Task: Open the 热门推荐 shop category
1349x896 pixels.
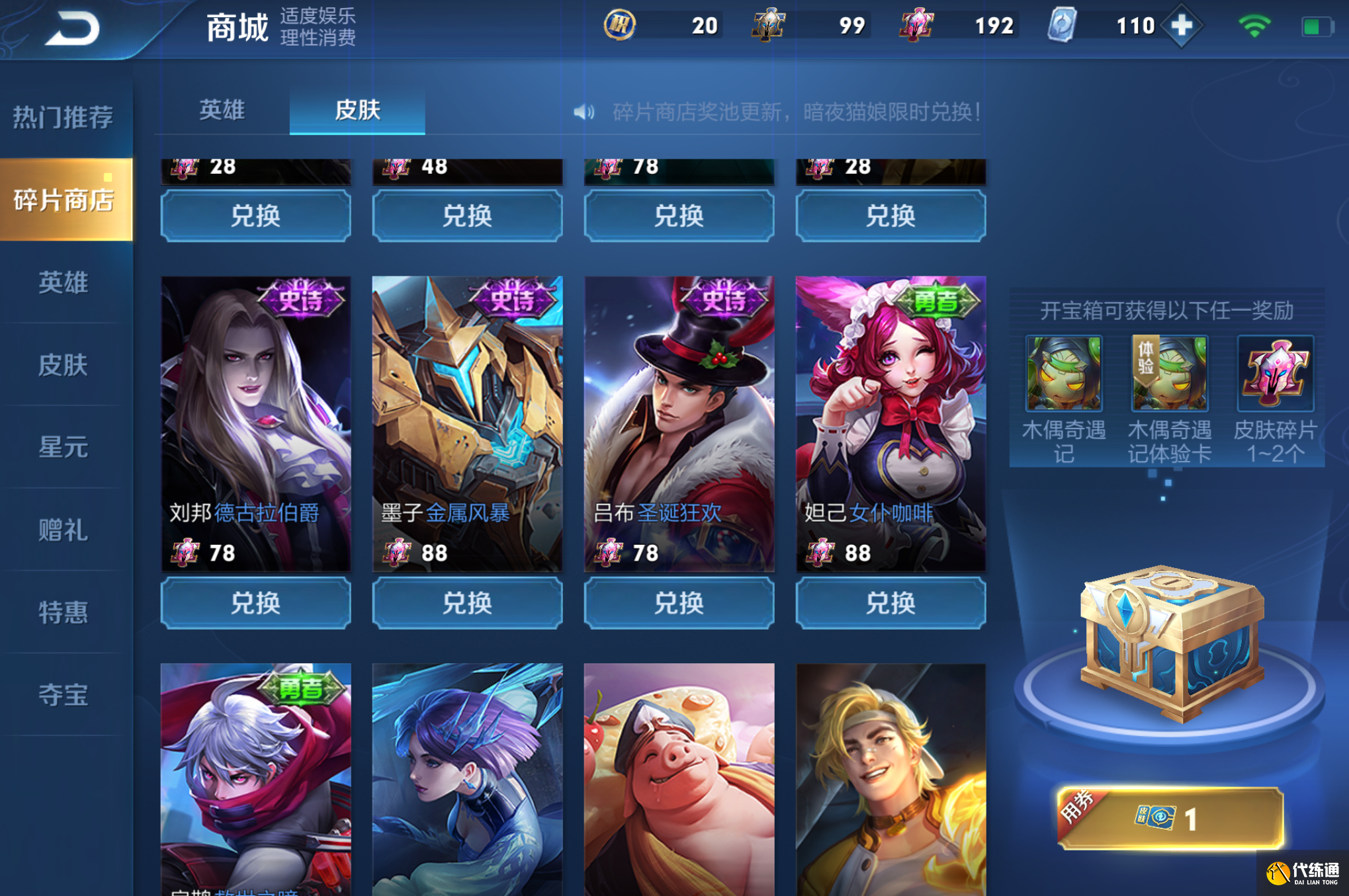Action: click(x=64, y=117)
